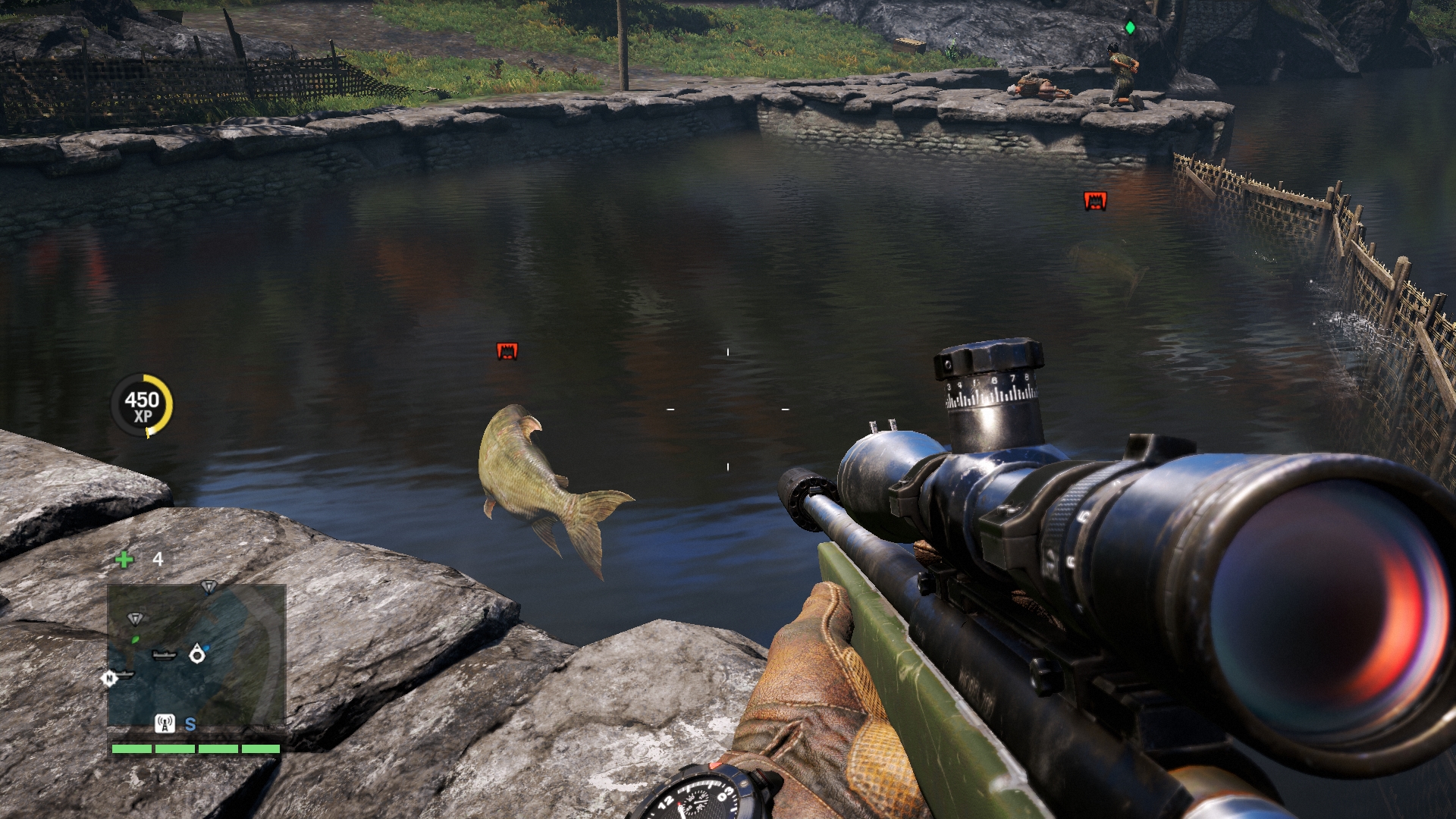Click the green diamond marker above the kneeling hostage
The image size is (1456, 819).
[x=1130, y=28]
